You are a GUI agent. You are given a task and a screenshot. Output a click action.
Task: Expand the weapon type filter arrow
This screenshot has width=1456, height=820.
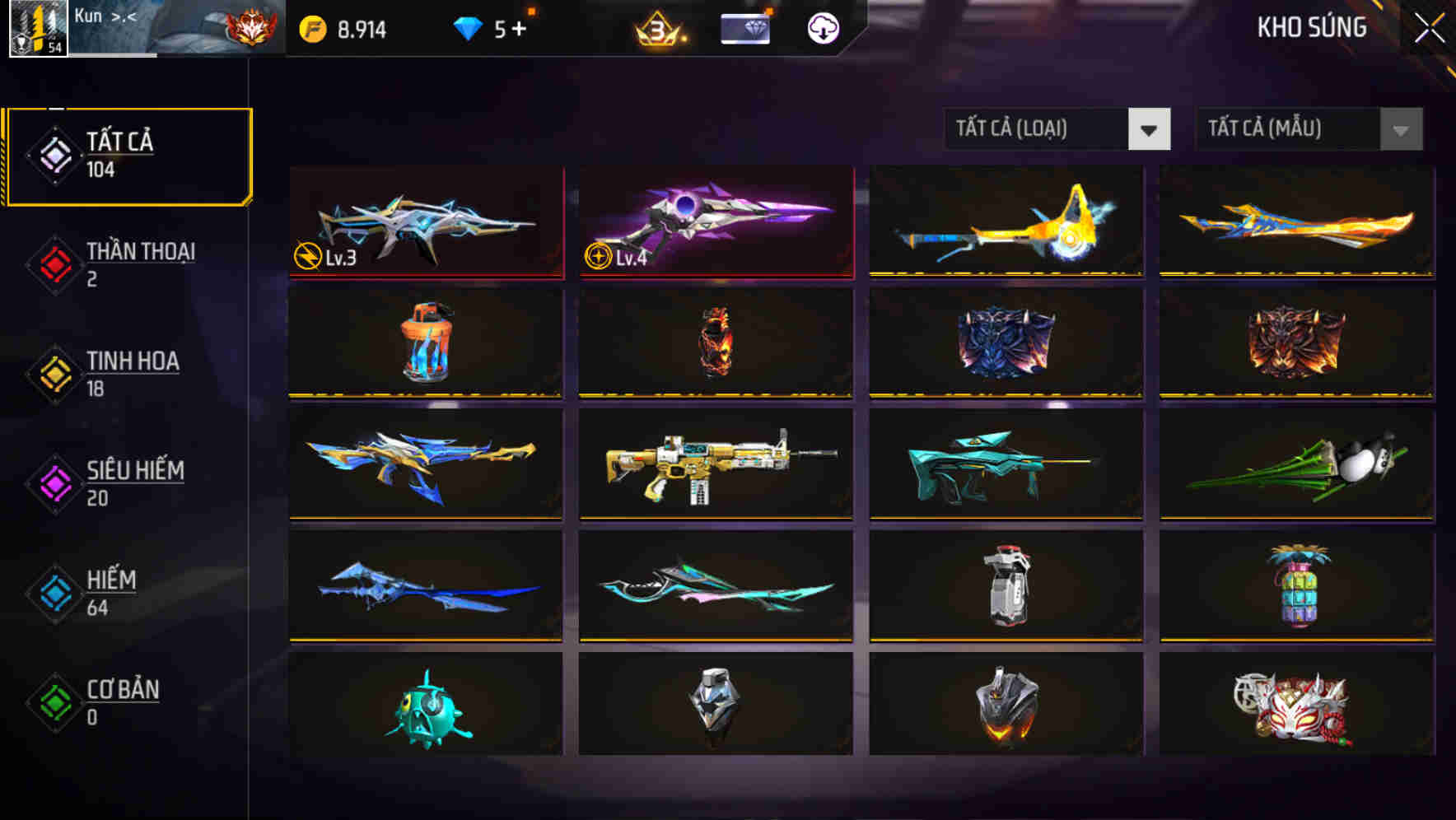point(1150,129)
